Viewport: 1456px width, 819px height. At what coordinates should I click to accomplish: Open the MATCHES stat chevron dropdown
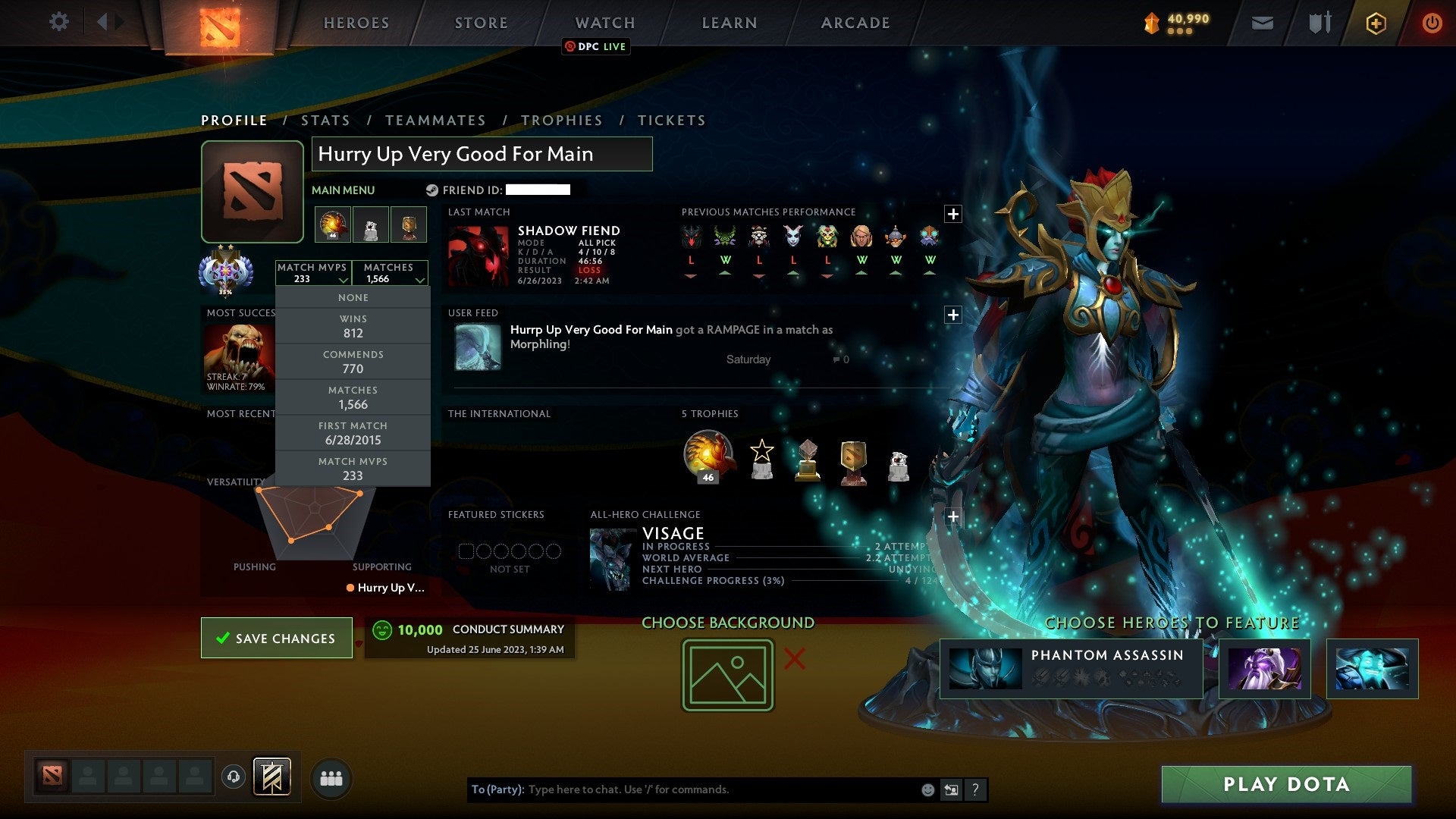(420, 279)
